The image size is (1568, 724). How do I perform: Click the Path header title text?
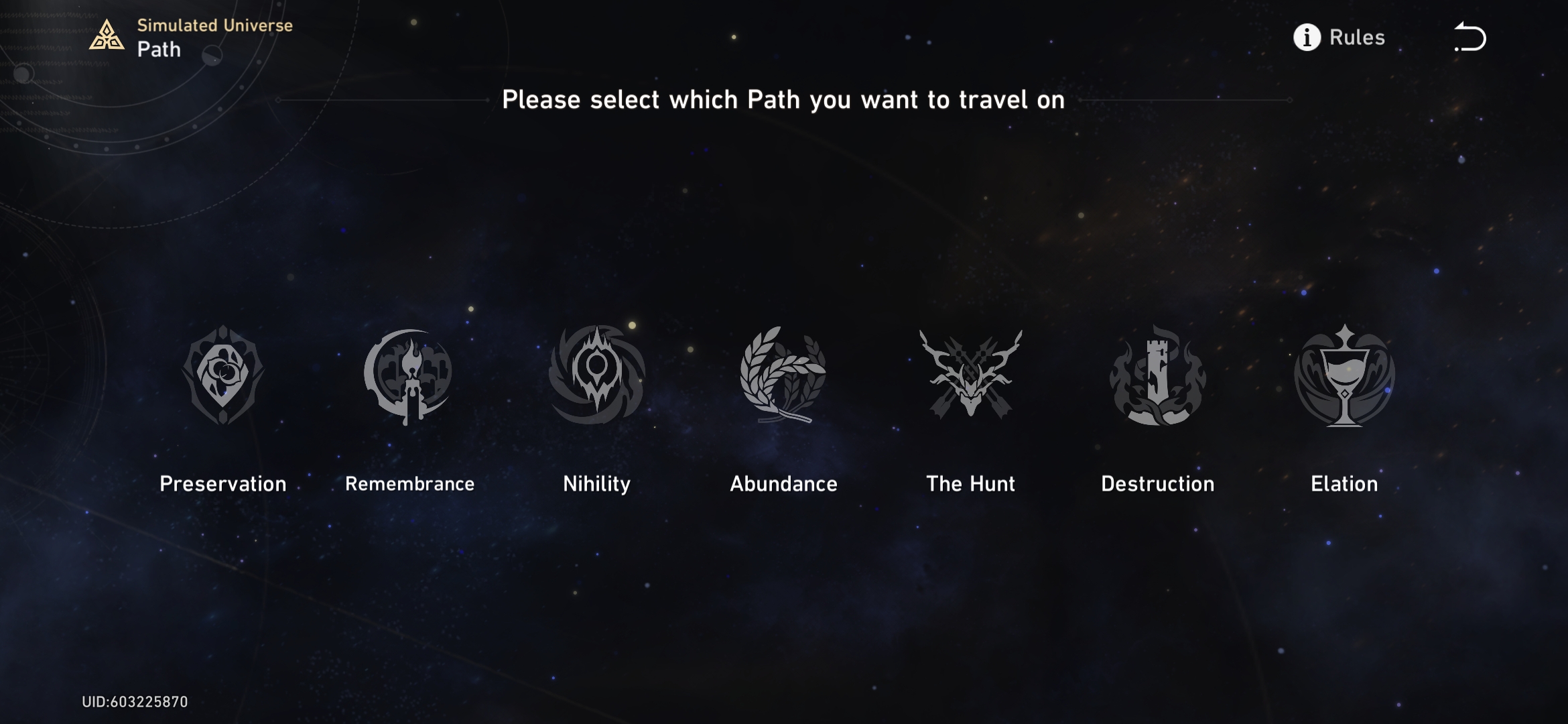(159, 49)
